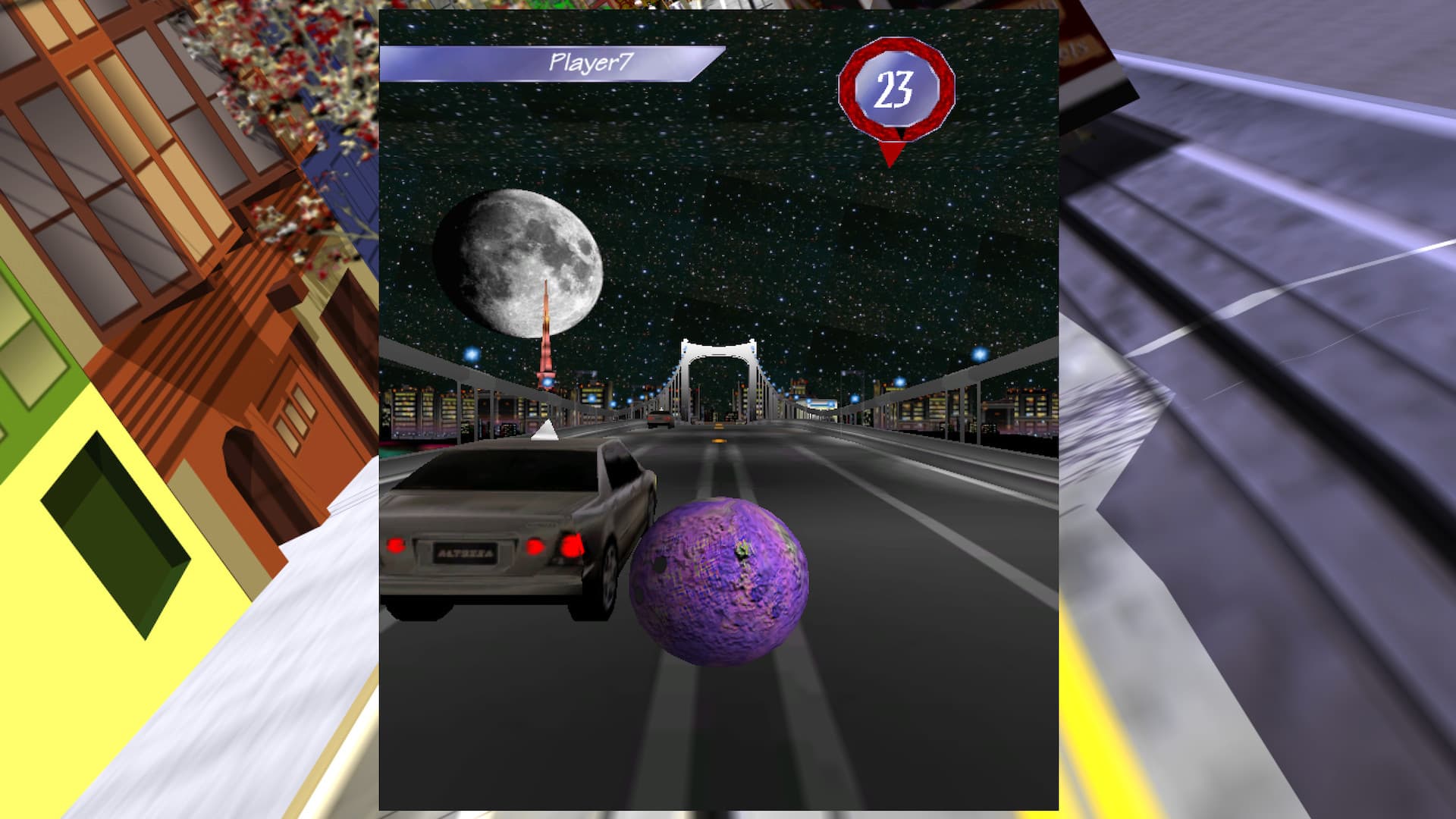The image size is (1456, 819).
Task: Open the finger hole on the bowling ball's left
Action: 660,565
